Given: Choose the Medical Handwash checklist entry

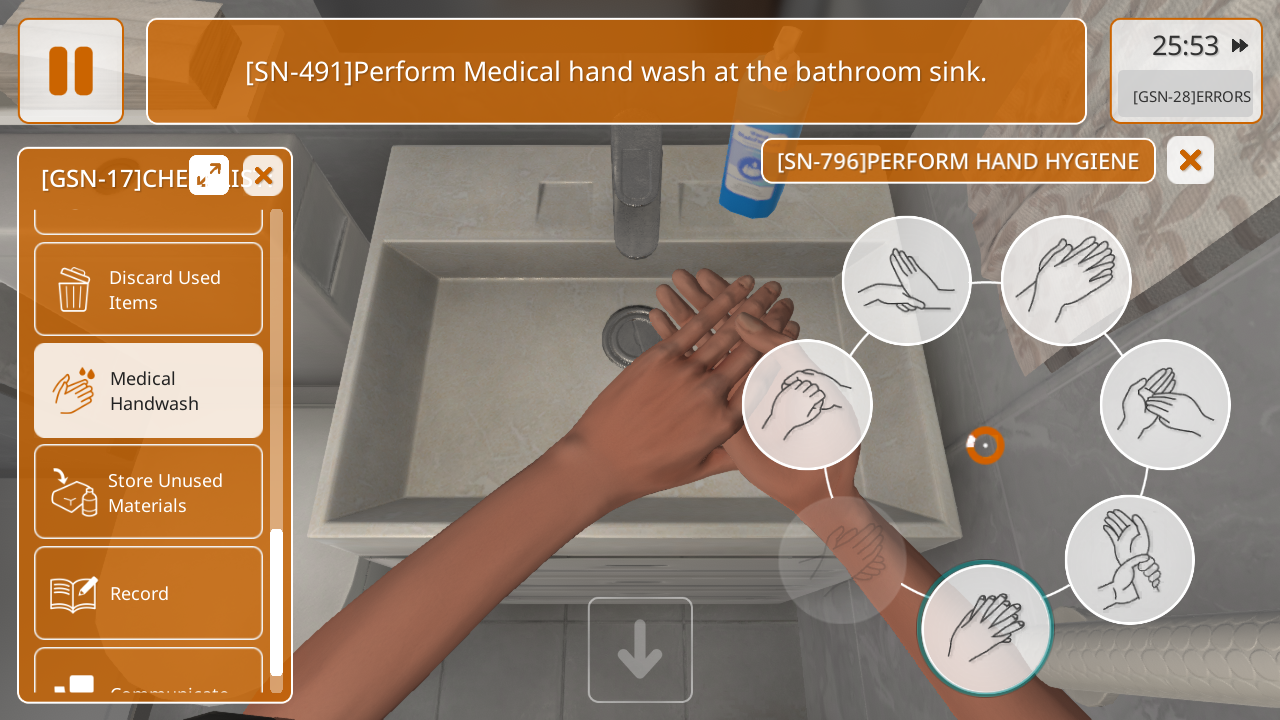Looking at the screenshot, I should [149, 391].
